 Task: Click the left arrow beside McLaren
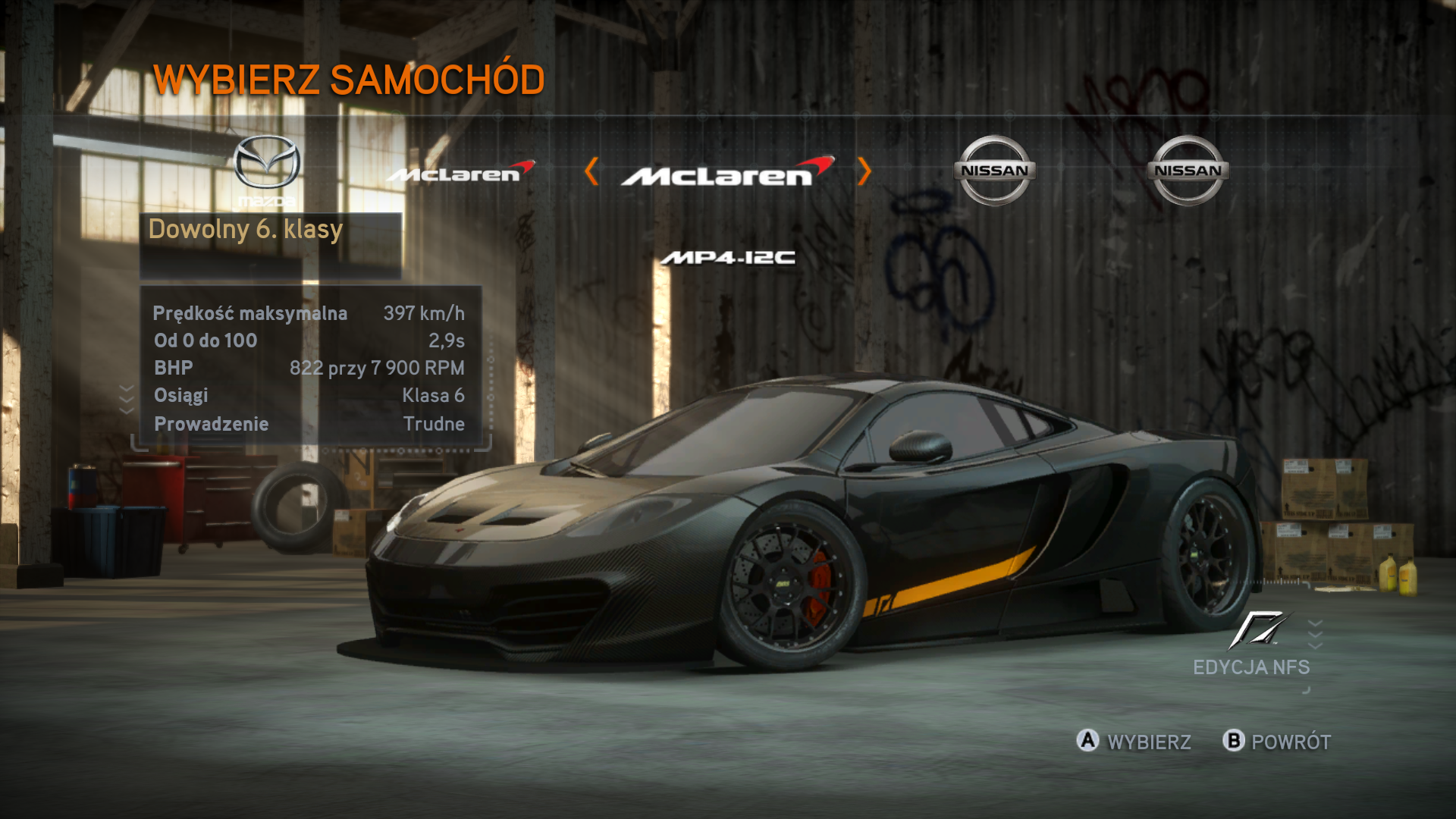click(592, 173)
